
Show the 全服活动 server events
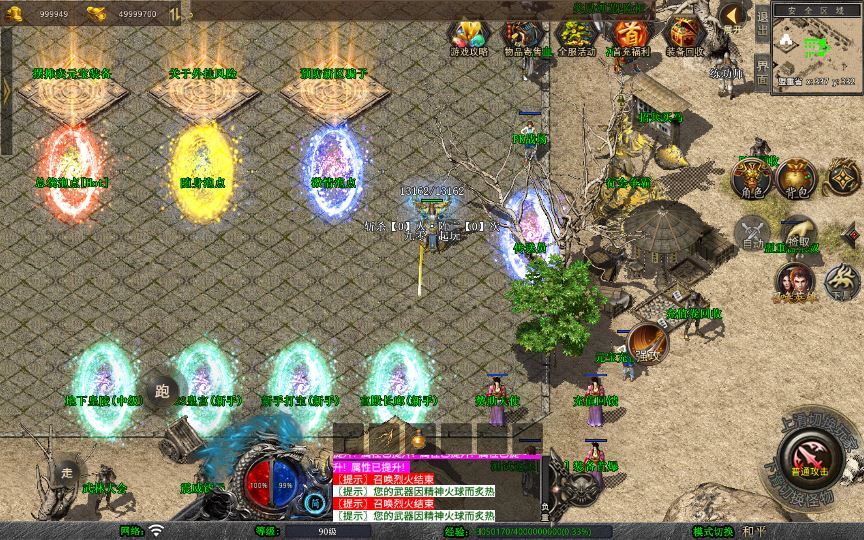(x=575, y=35)
